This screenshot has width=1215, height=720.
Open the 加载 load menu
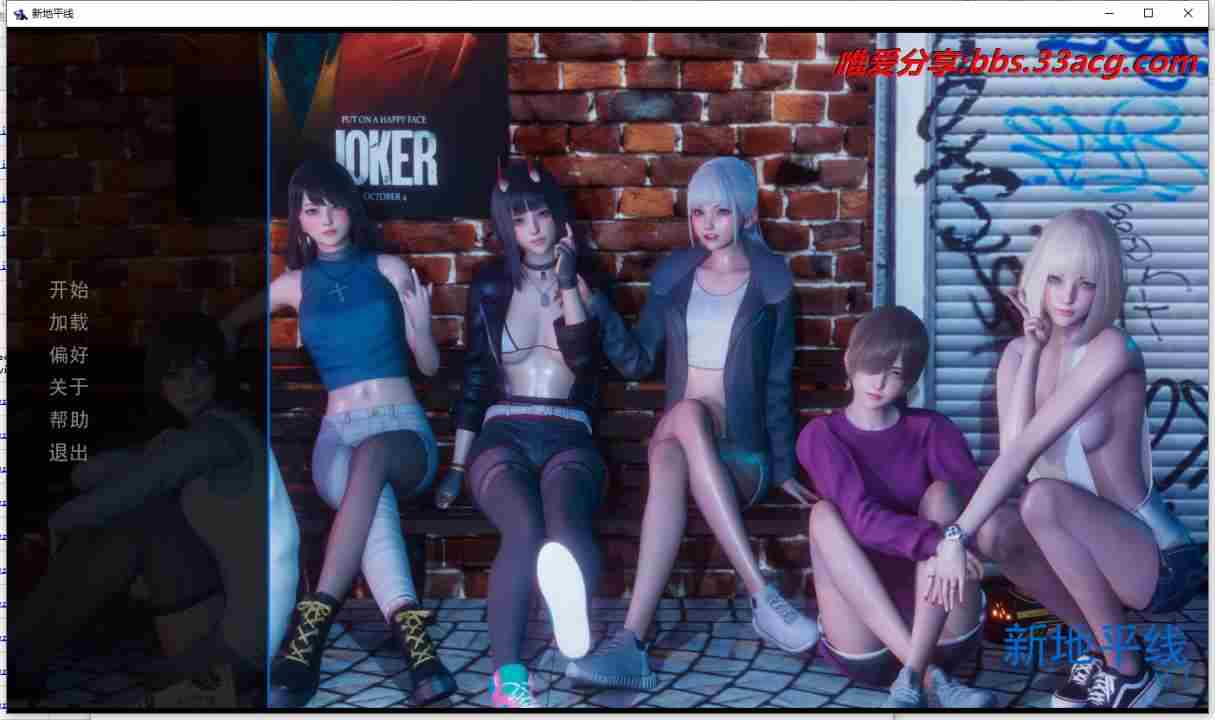69,322
